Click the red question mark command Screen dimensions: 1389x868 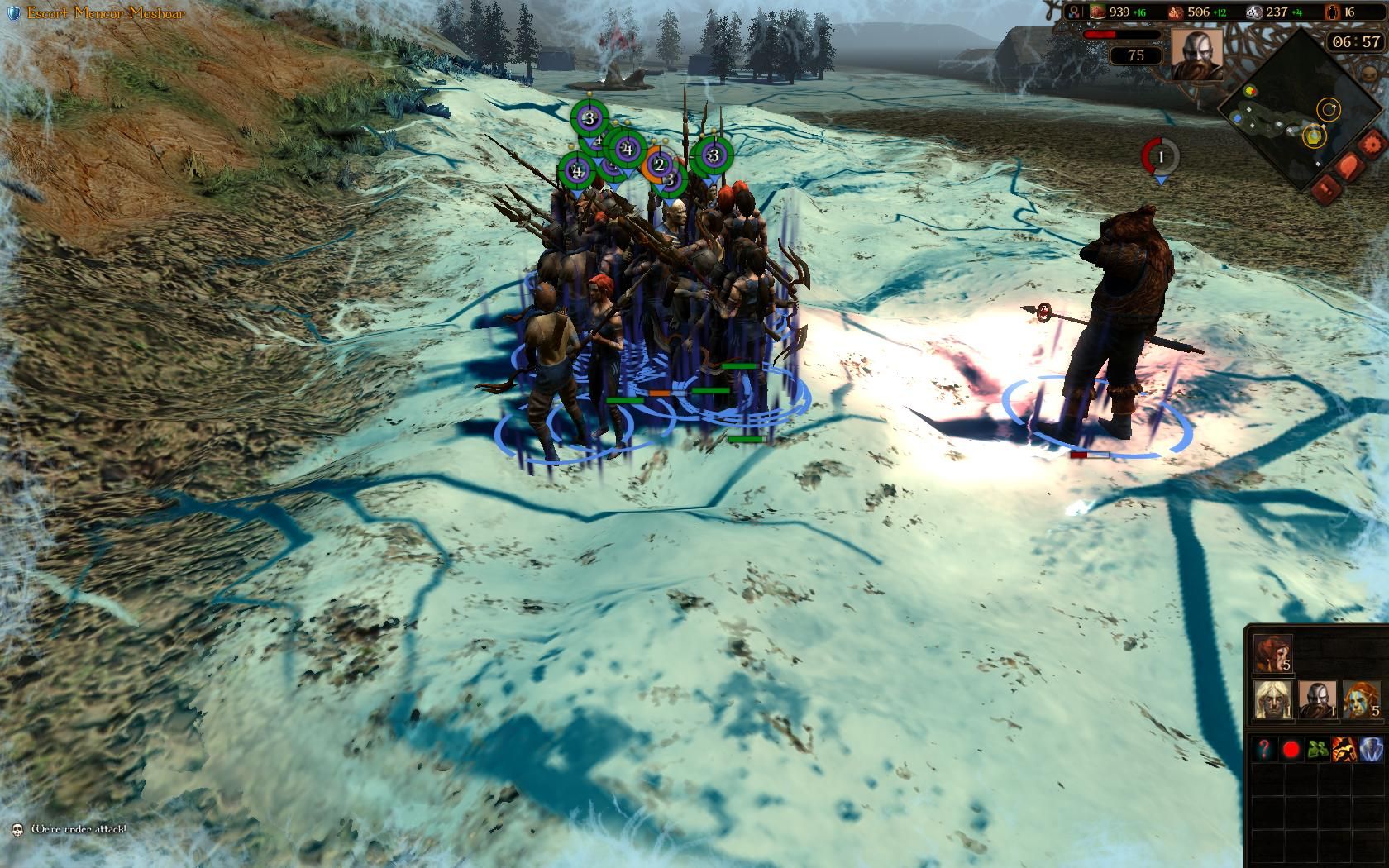tap(1265, 750)
